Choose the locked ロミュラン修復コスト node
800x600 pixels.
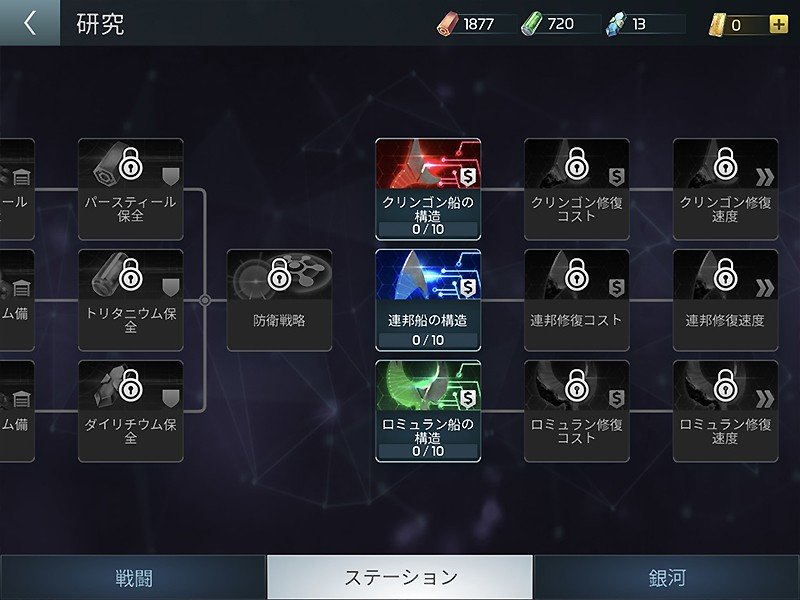tap(577, 411)
